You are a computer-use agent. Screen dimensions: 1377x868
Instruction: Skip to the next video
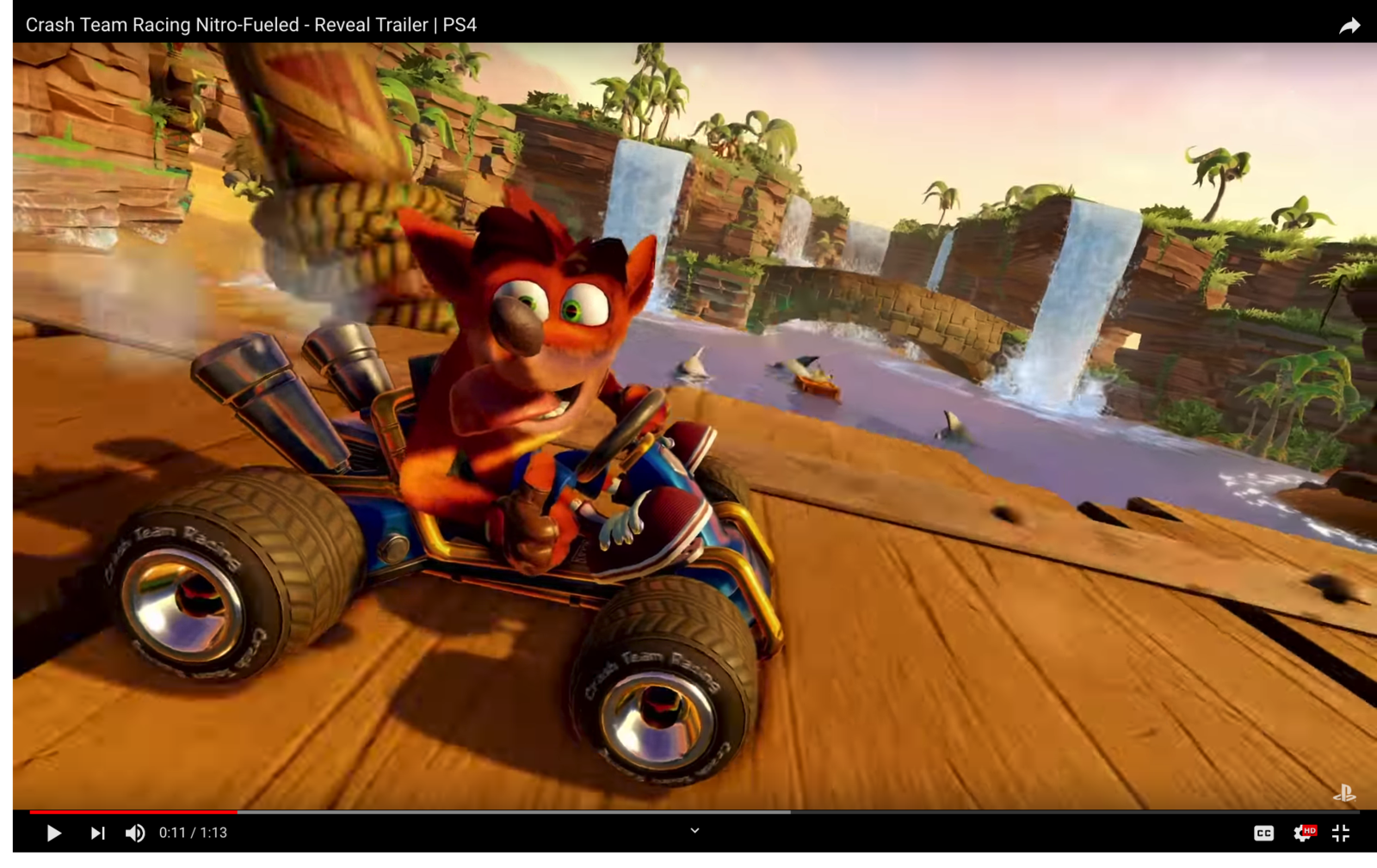point(96,833)
